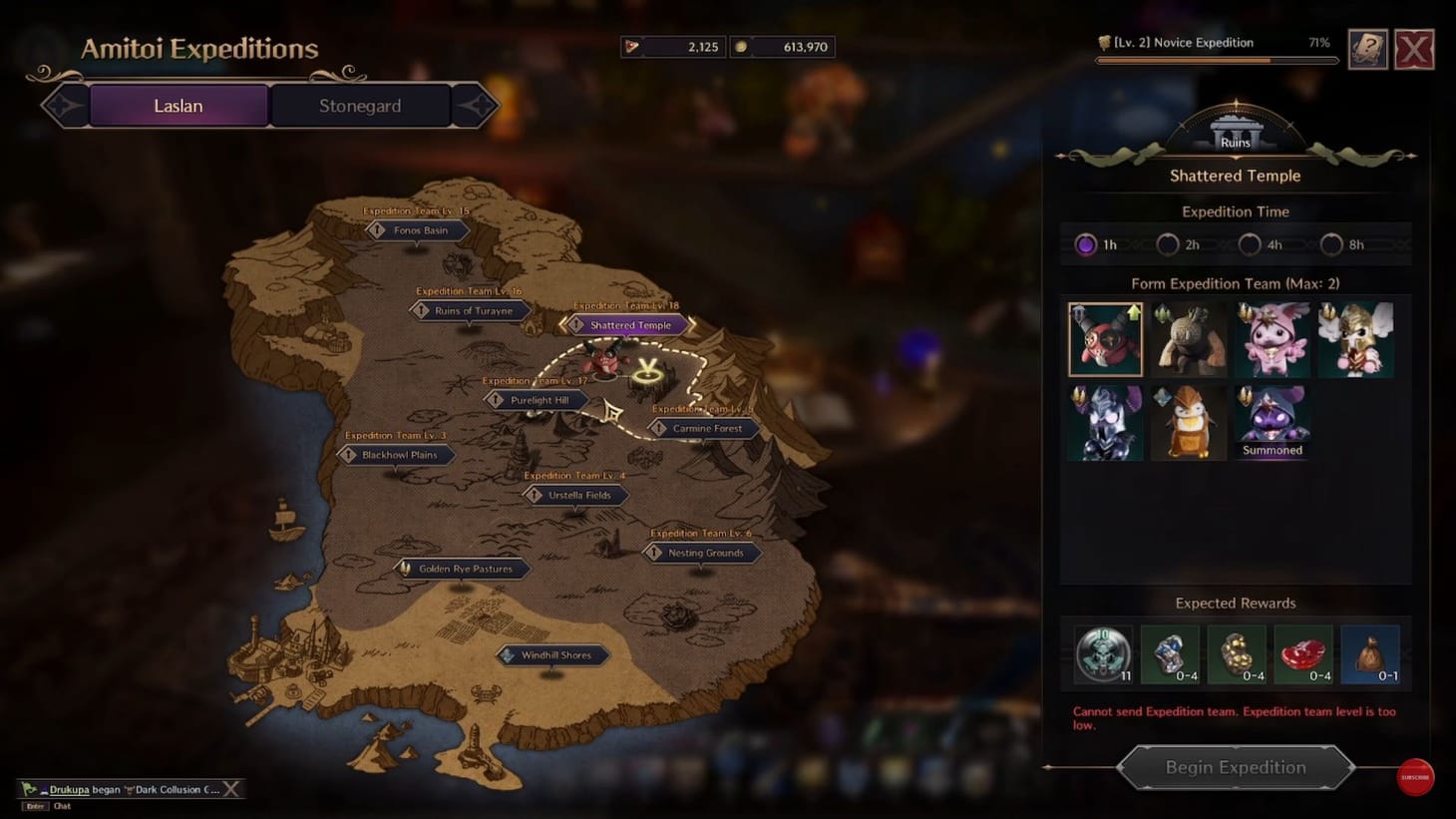Select the 4h expedition time option
Viewport: 1456px width, 819px height.
(1249, 243)
